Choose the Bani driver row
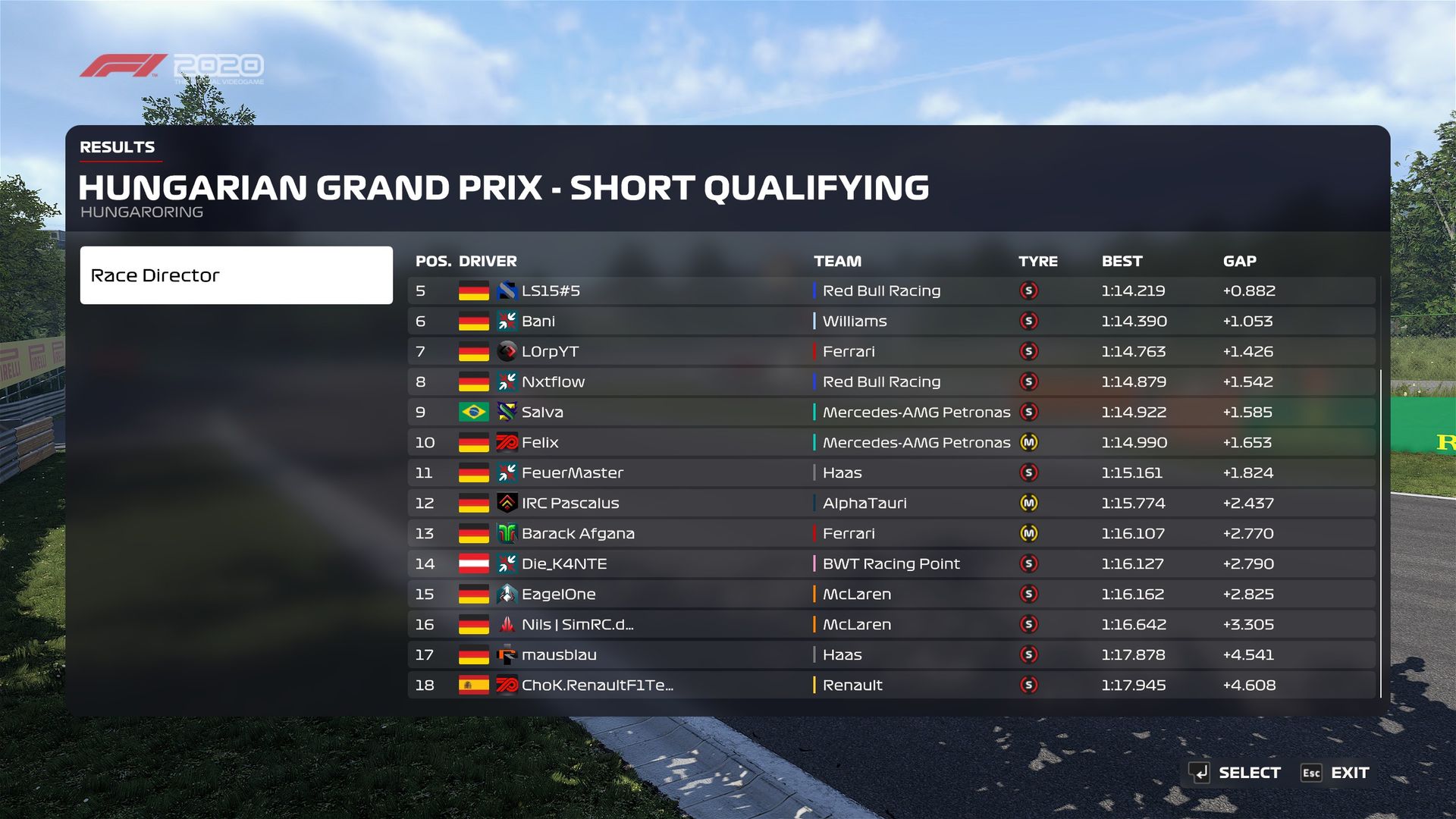 [x=890, y=321]
